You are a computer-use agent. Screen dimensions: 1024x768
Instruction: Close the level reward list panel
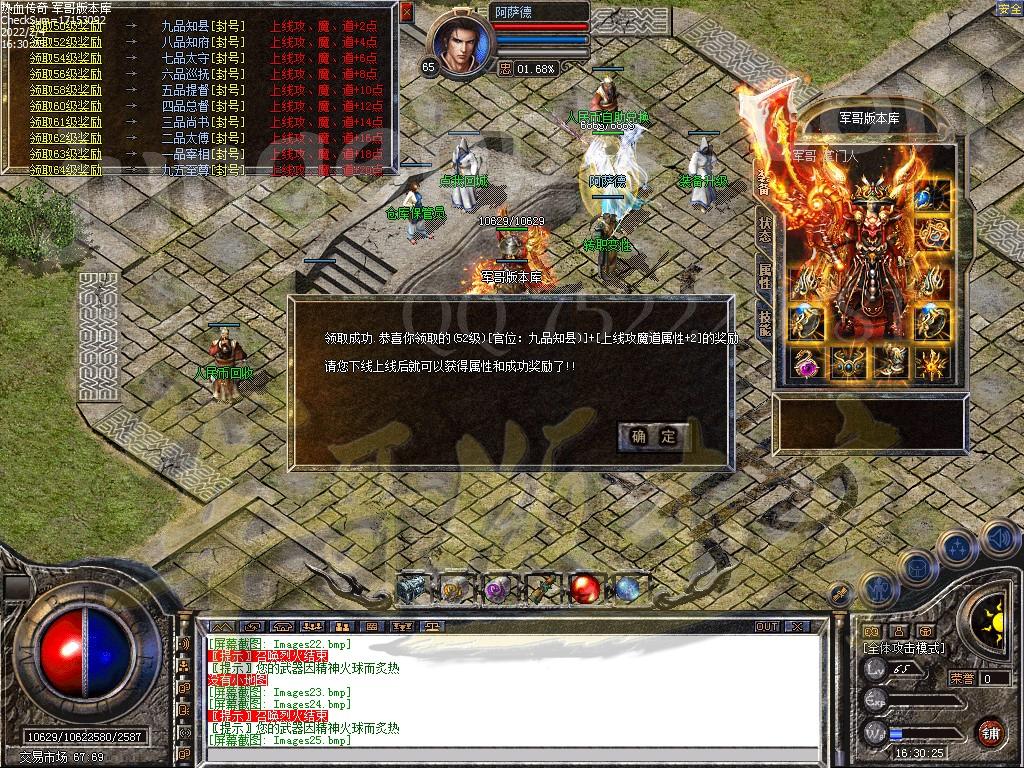(406, 13)
